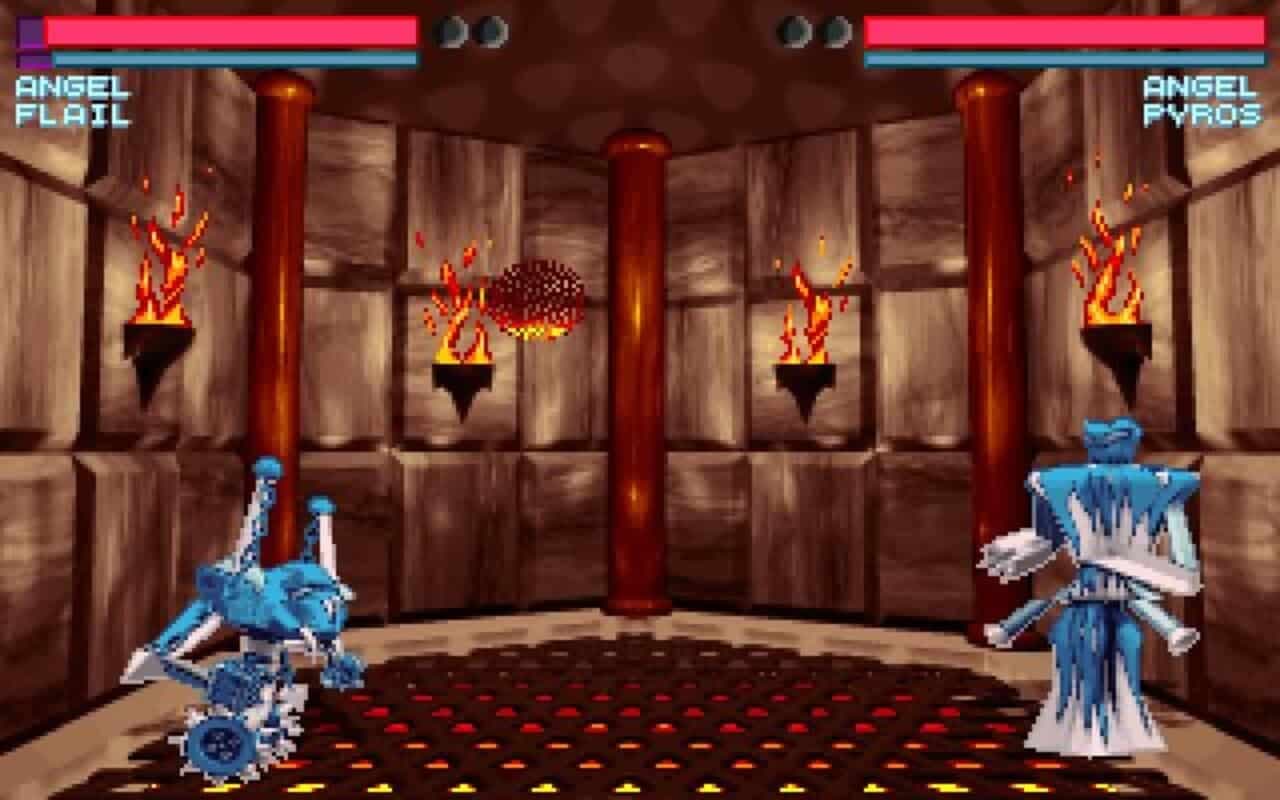Select the ANGEL FLAIL name label
Image resolution: width=1280 pixels, height=800 pixels.
[x=68, y=100]
